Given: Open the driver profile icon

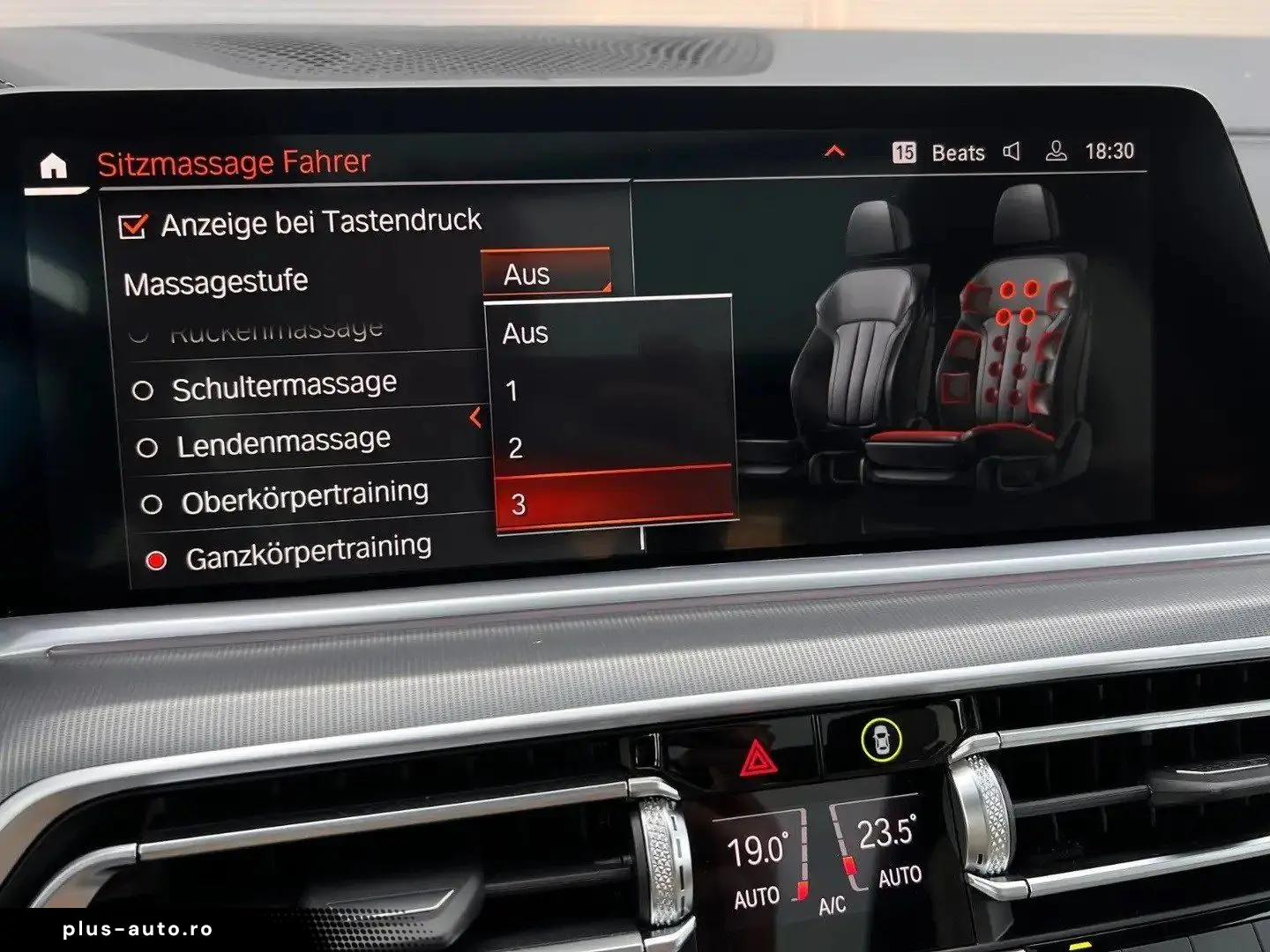Looking at the screenshot, I should 1056,152.
